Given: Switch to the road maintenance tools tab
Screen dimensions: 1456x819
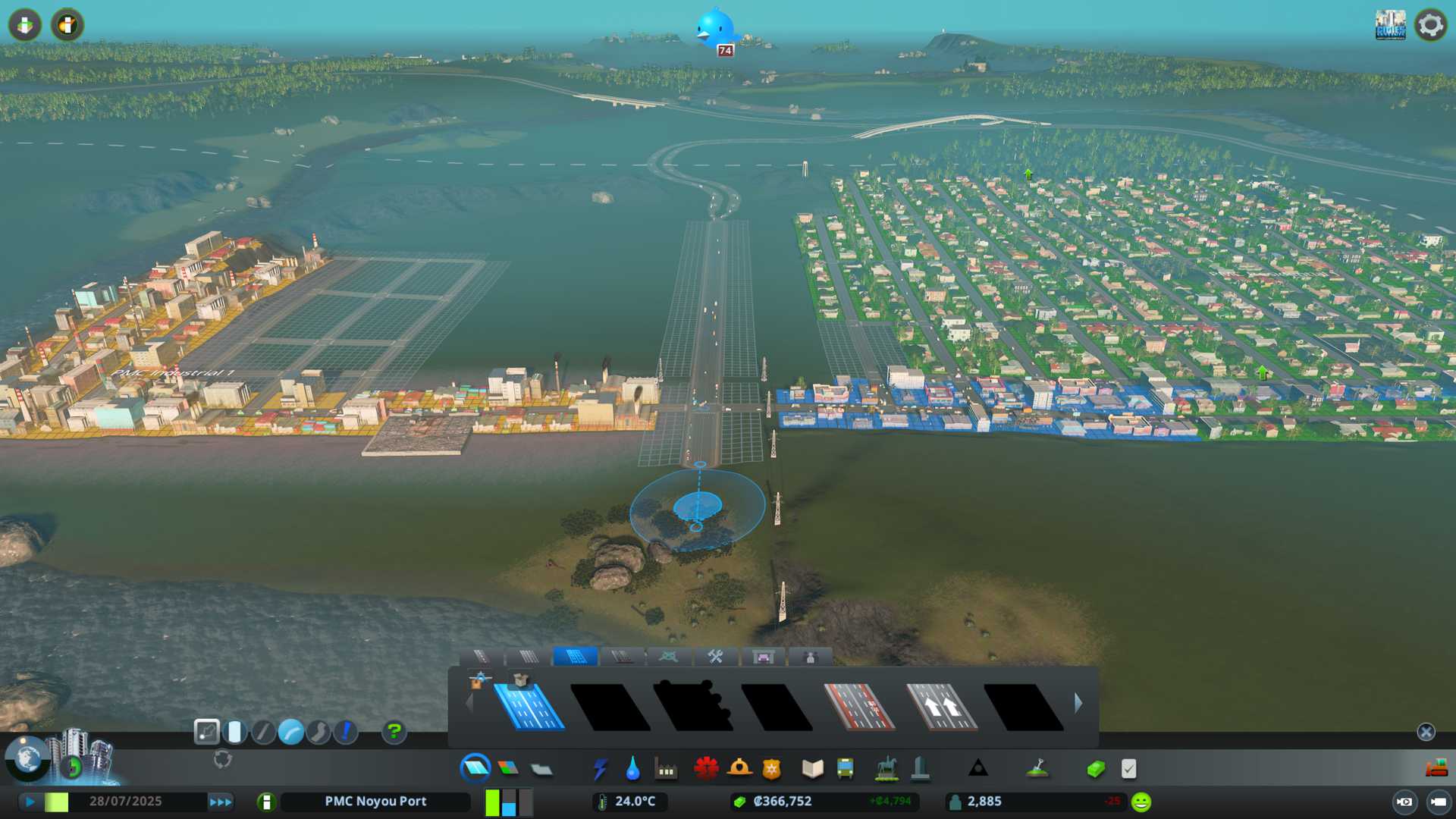Looking at the screenshot, I should pos(715,657).
